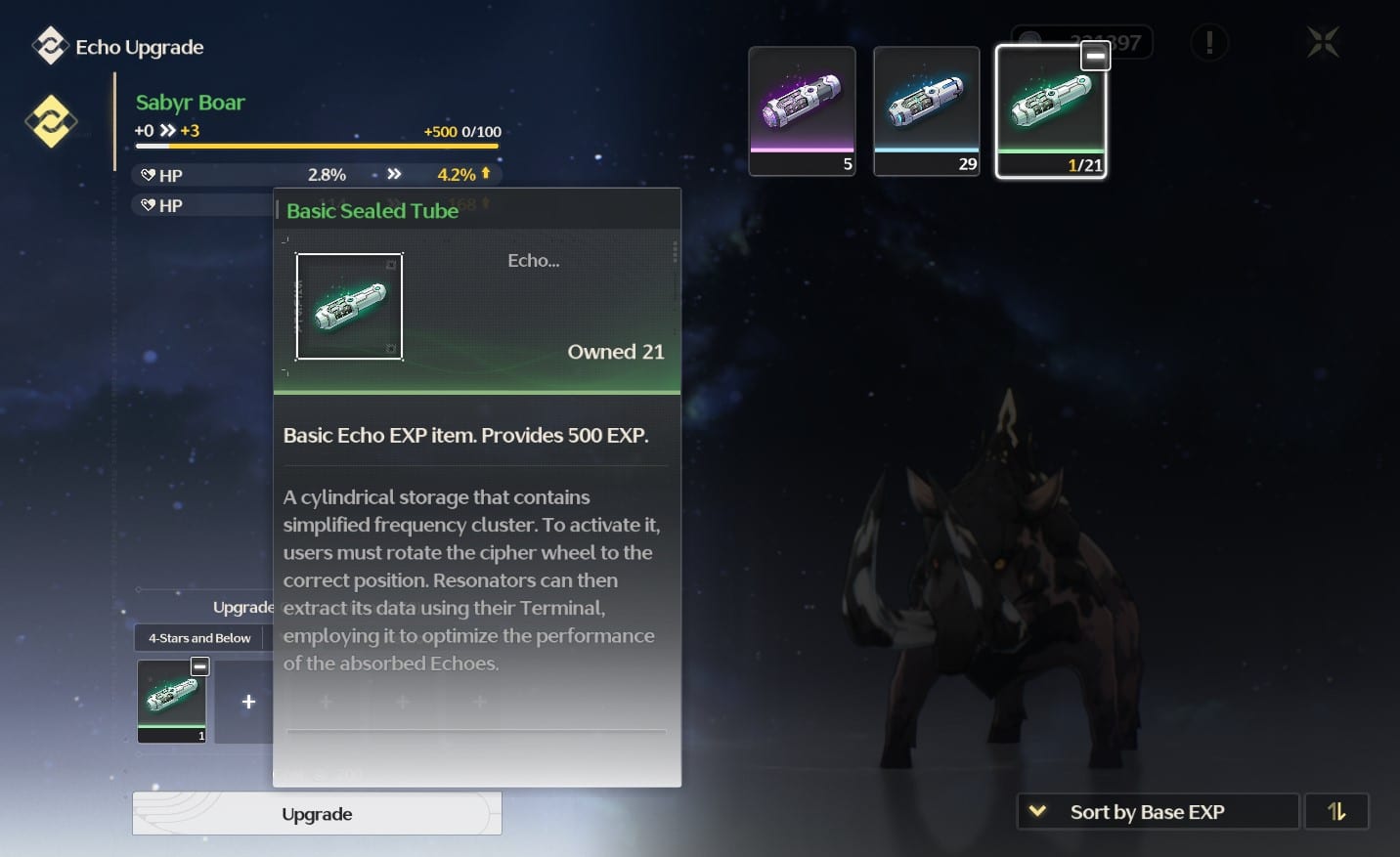
Task: Remove one Basic Sealed Tube with the minus button
Action: (1095, 58)
